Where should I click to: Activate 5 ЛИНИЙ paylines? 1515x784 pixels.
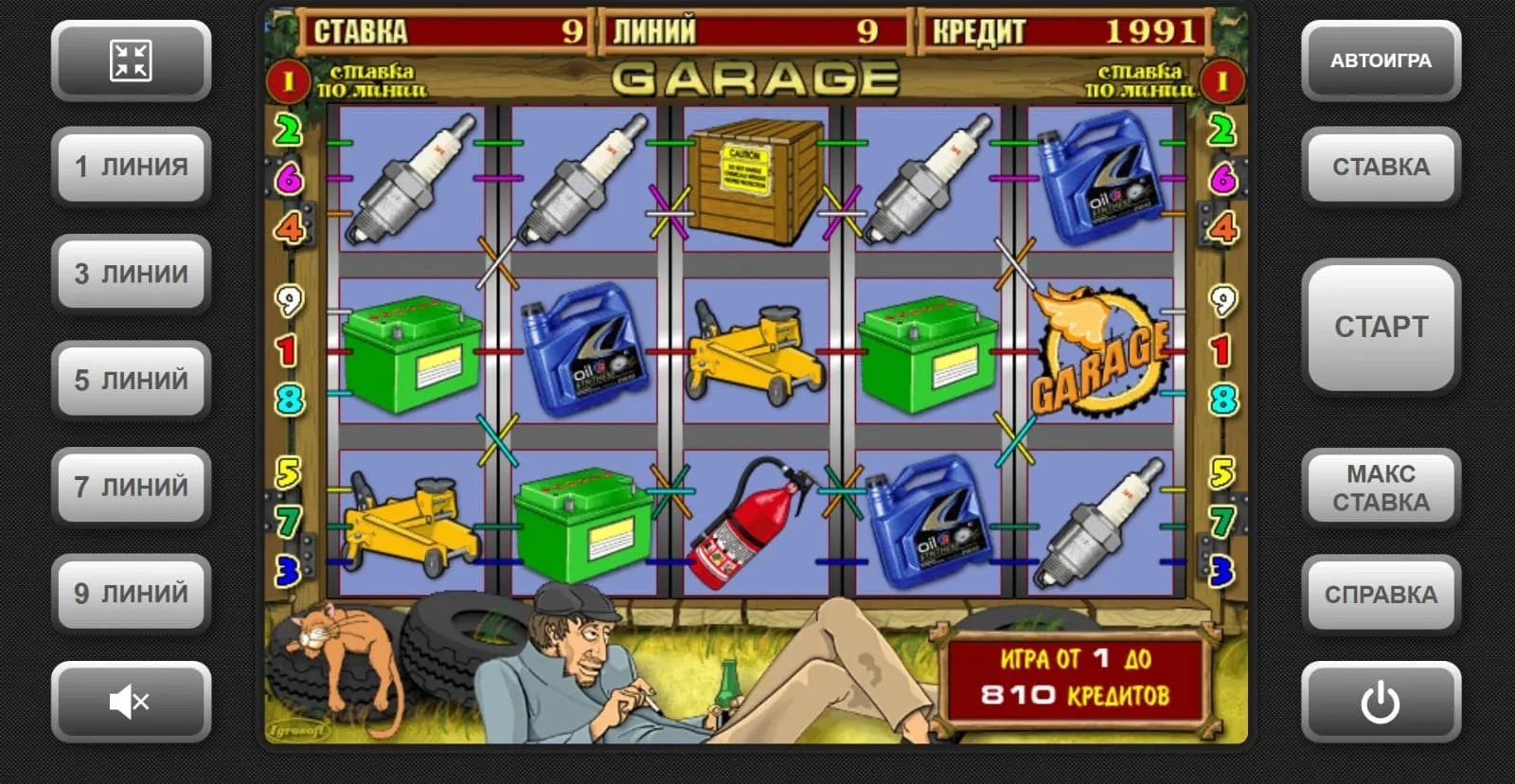tap(132, 381)
